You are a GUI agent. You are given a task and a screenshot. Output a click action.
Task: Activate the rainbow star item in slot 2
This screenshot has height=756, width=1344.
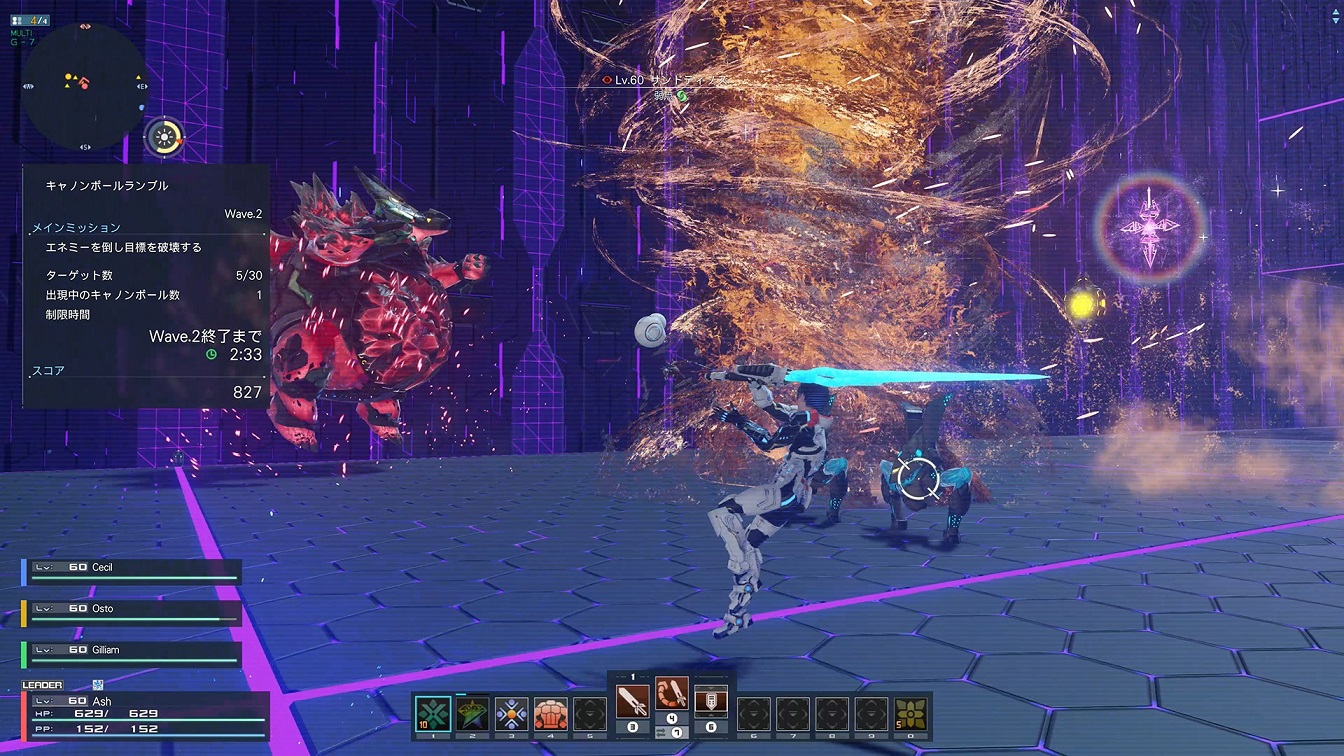tap(472, 713)
